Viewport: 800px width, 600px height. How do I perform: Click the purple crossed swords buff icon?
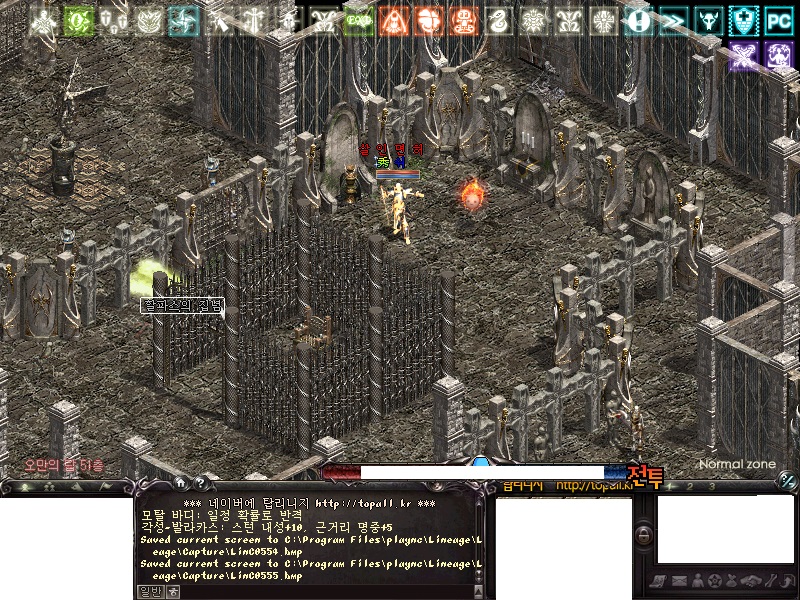(742, 55)
